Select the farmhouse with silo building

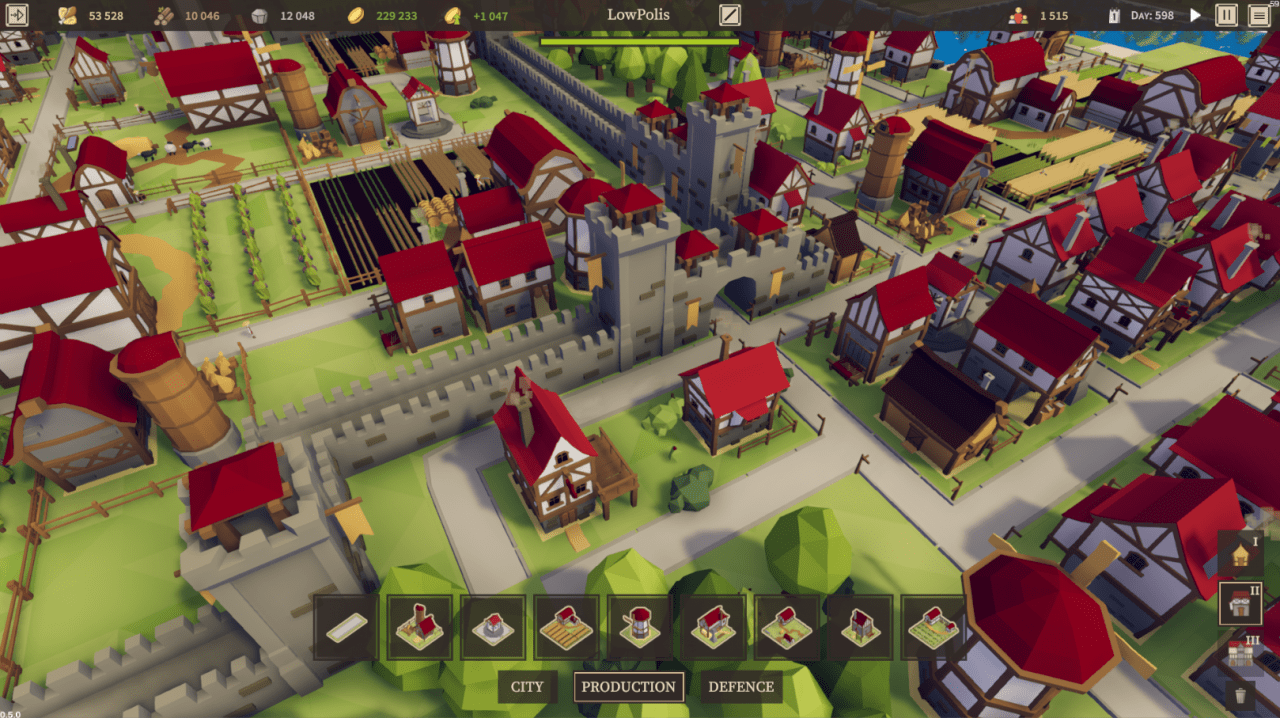click(420, 628)
